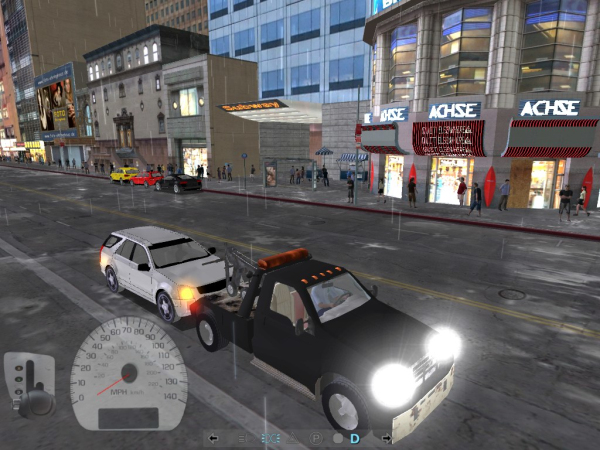Toggle the right turn signal arrow
The width and height of the screenshot is (600, 450).
(387, 438)
